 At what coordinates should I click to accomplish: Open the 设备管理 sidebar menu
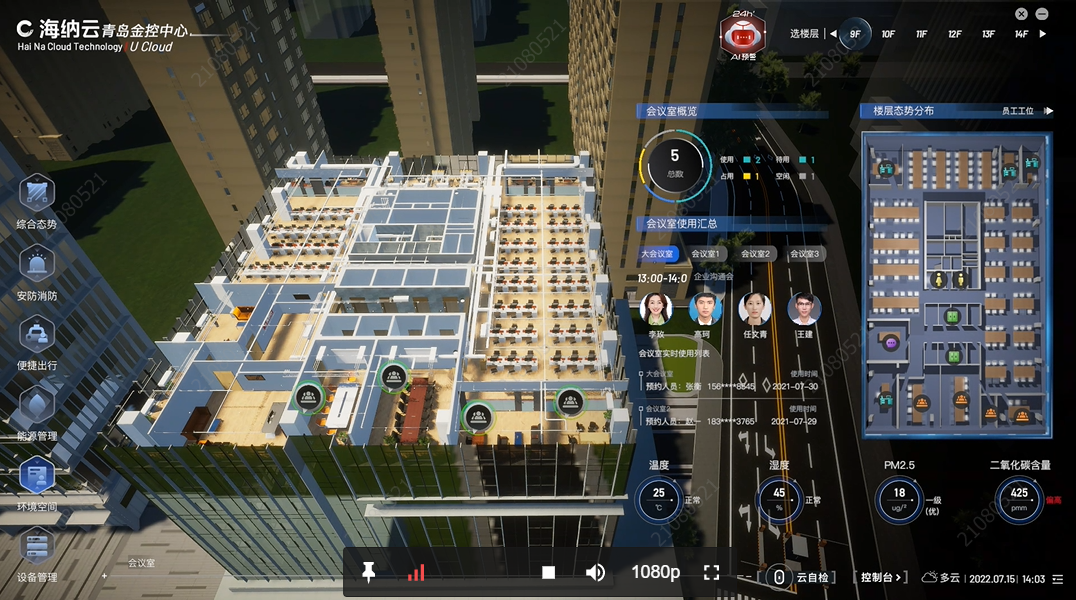[x=37, y=549]
